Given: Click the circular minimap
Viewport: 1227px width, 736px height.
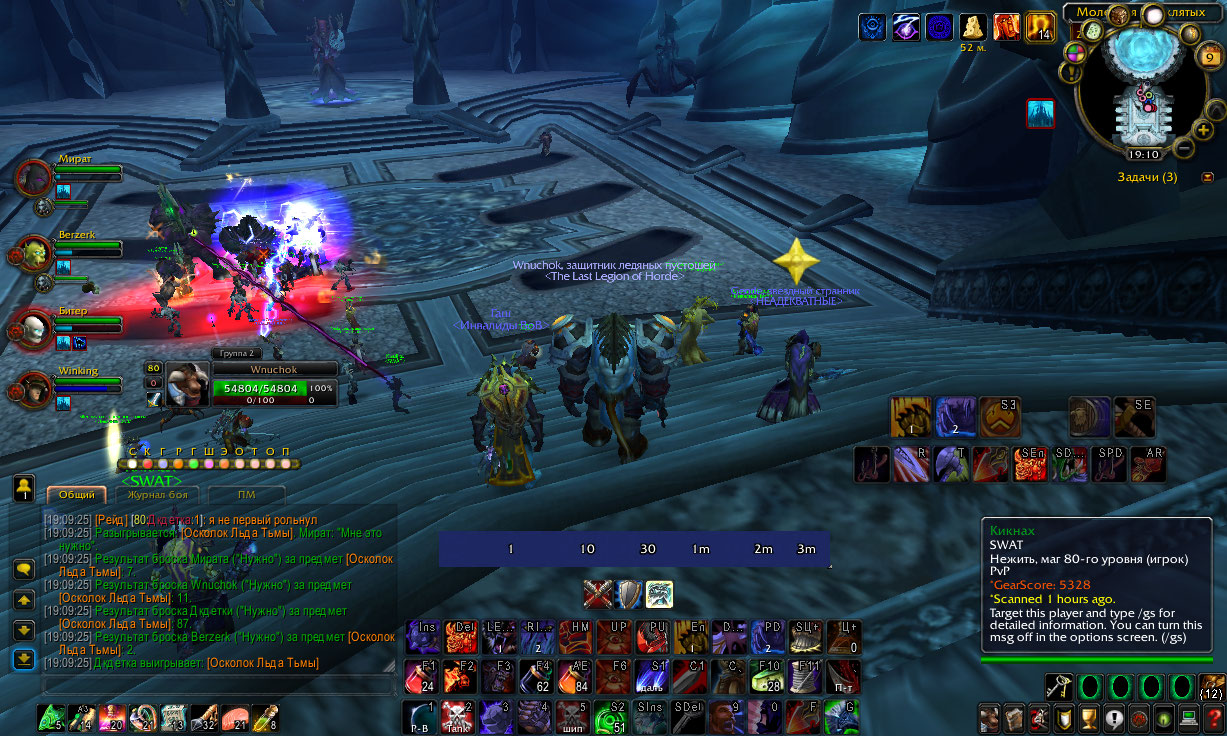Looking at the screenshot, I should click(1139, 85).
